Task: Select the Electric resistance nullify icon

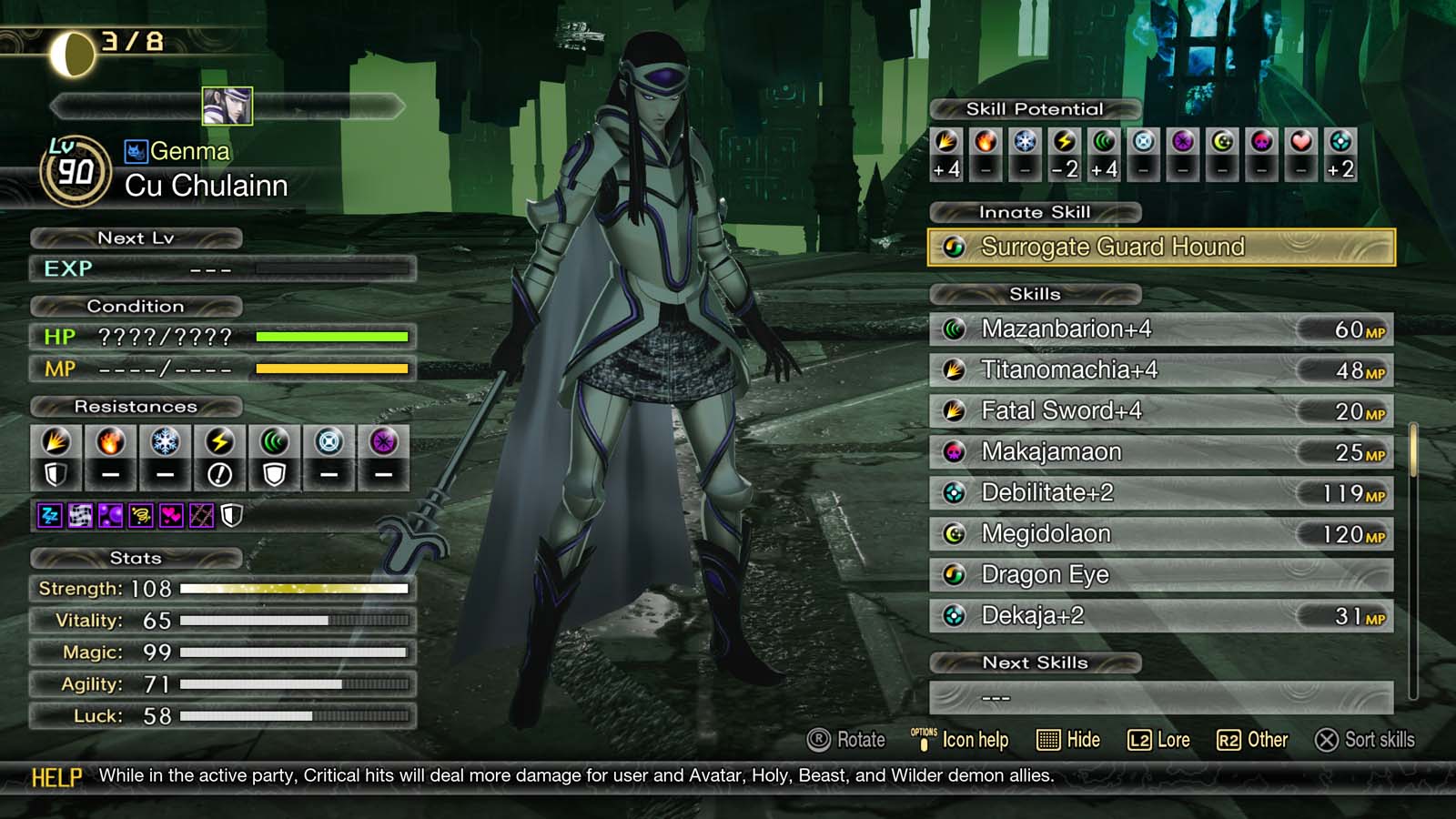Action: (219, 474)
